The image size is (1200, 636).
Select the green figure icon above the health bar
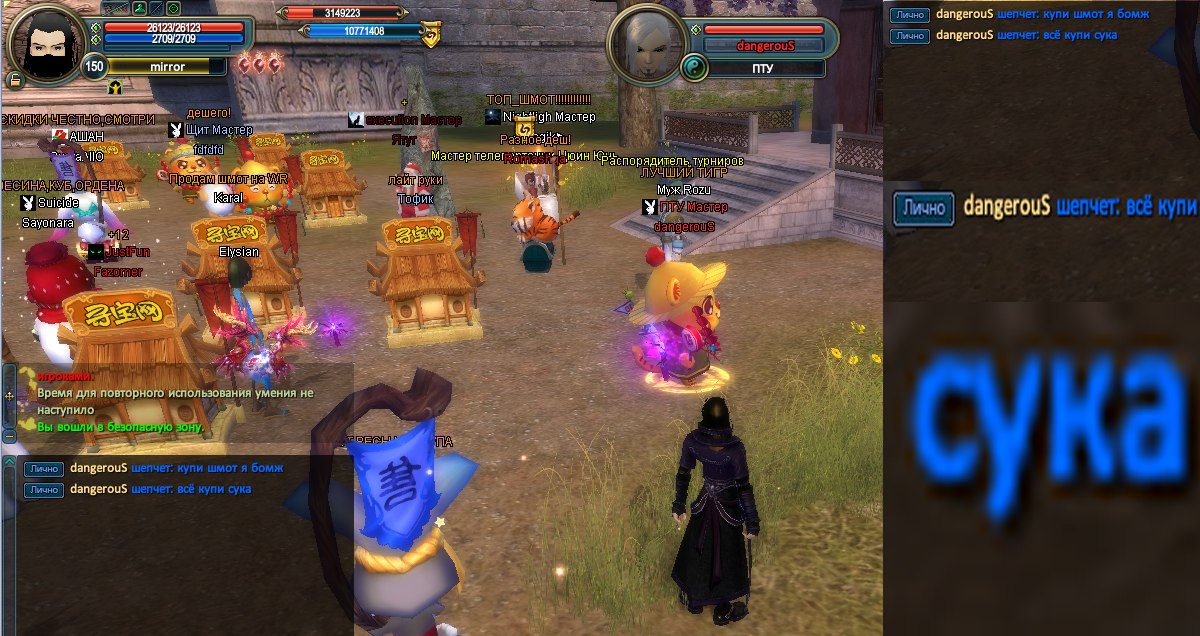140,8
